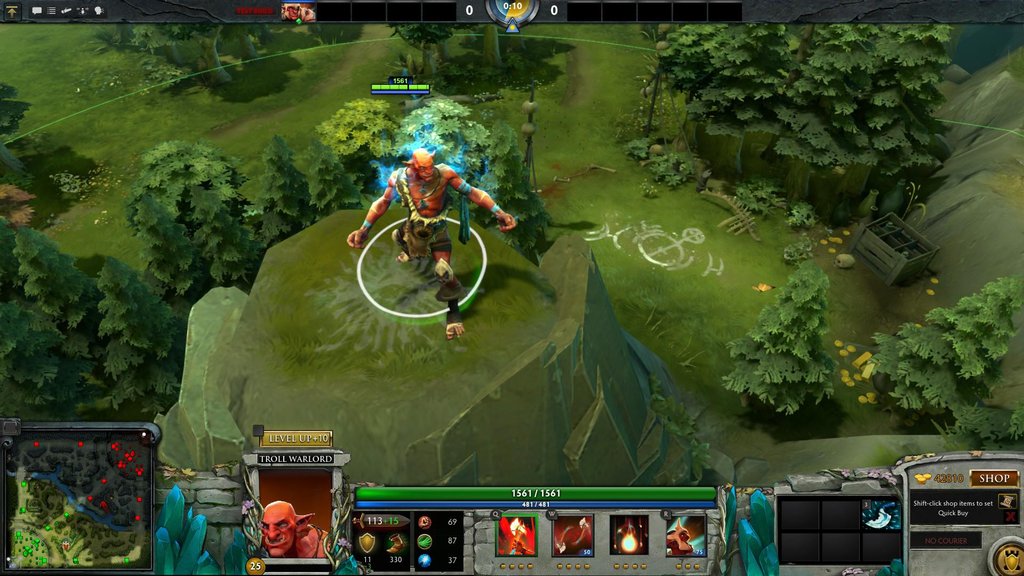Select the Fervor fireball ability icon
The width and height of the screenshot is (1024, 576).
click(629, 535)
